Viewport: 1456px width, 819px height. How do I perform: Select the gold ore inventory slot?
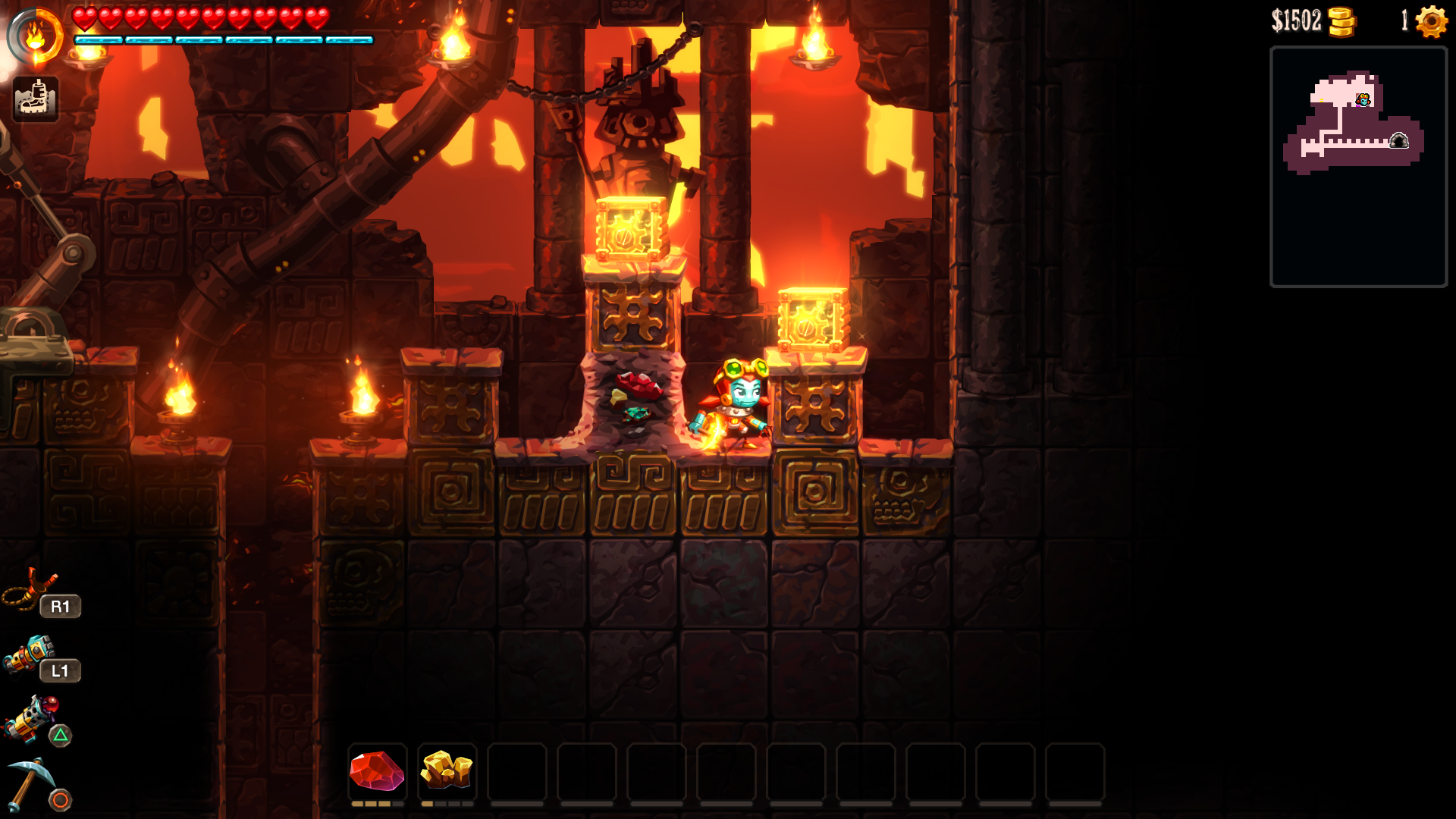(x=447, y=771)
